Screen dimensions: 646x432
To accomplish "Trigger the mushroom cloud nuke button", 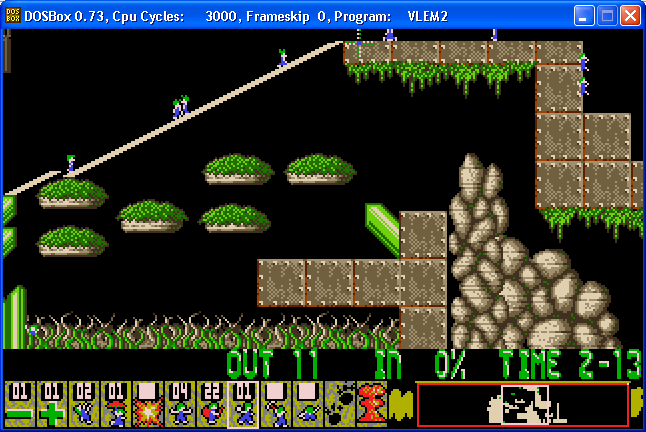I will 370,405.
